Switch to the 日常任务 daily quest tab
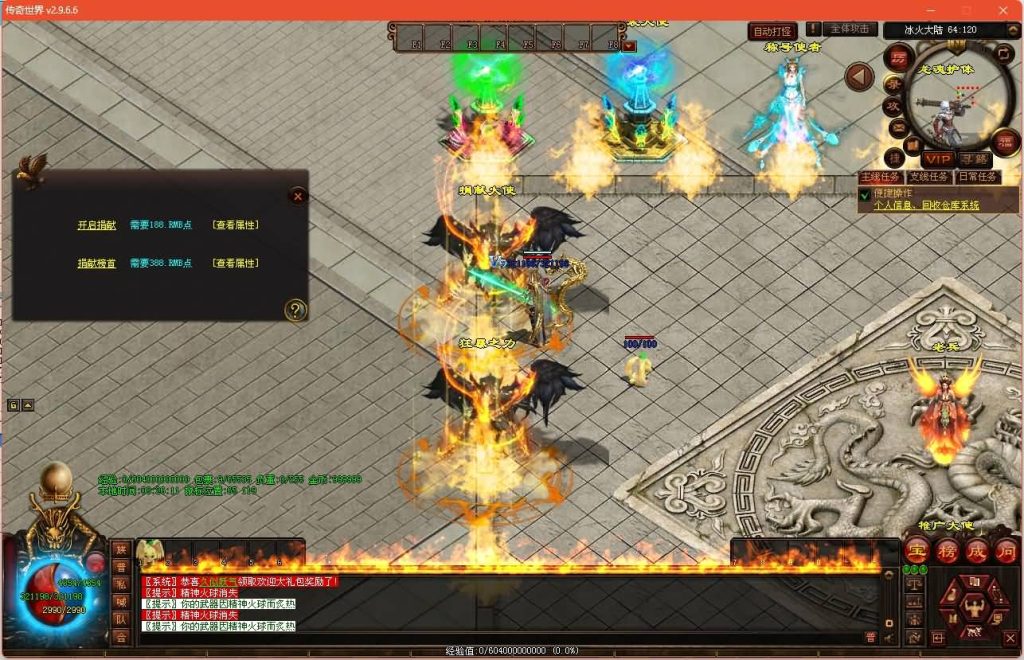Viewport: 1024px width, 660px height. [979, 177]
